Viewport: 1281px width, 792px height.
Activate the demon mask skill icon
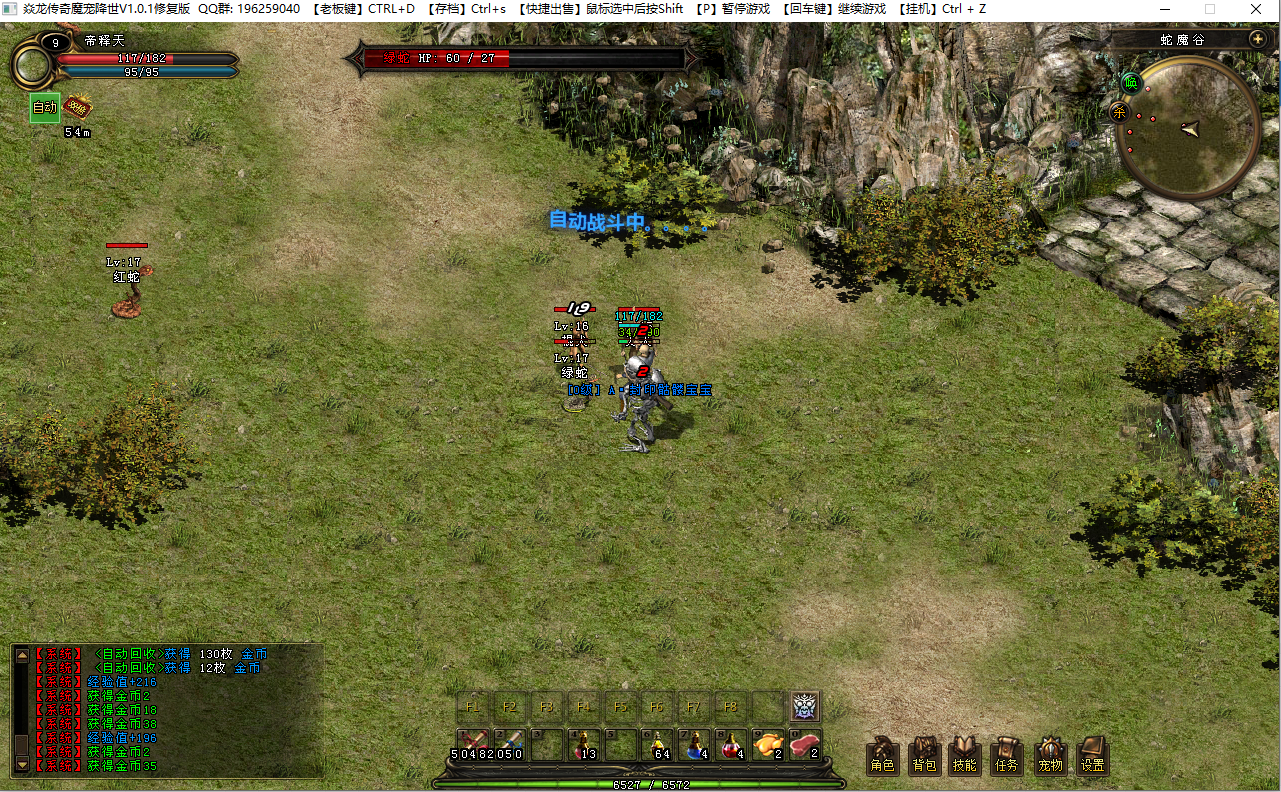click(x=805, y=706)
